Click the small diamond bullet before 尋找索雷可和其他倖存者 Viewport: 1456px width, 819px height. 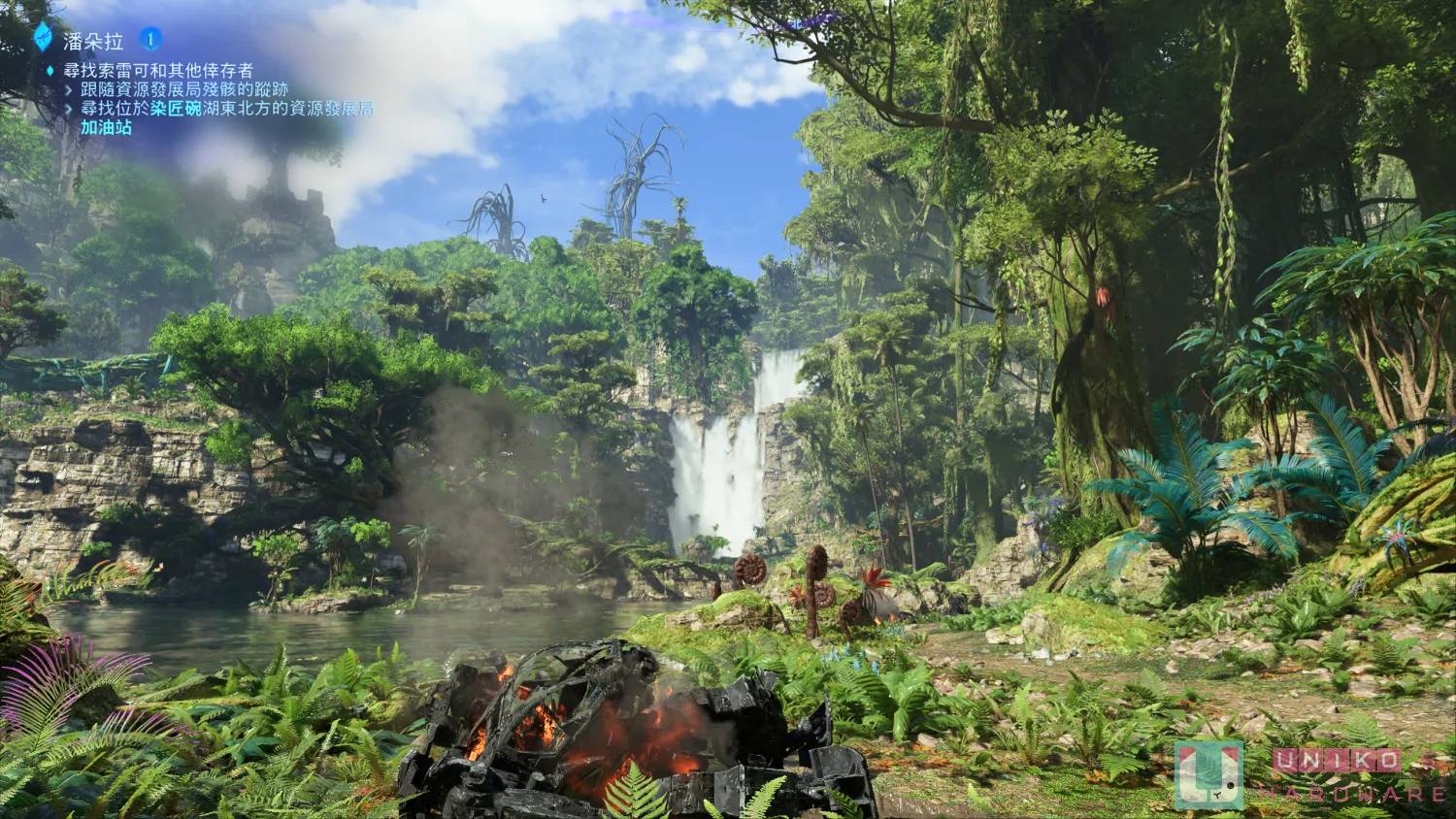50,69
